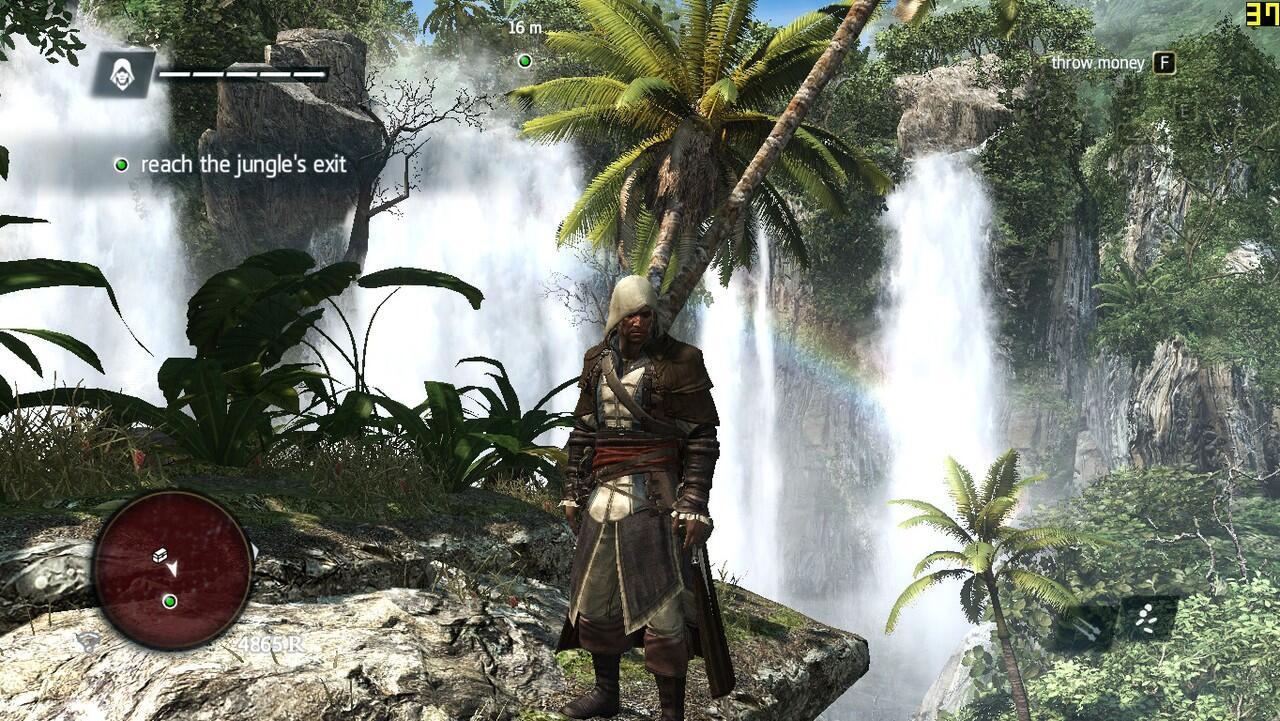Select the green waypoint marker labelled 16 m
This screenshot has width=1280, height=721.
point(524,61)
